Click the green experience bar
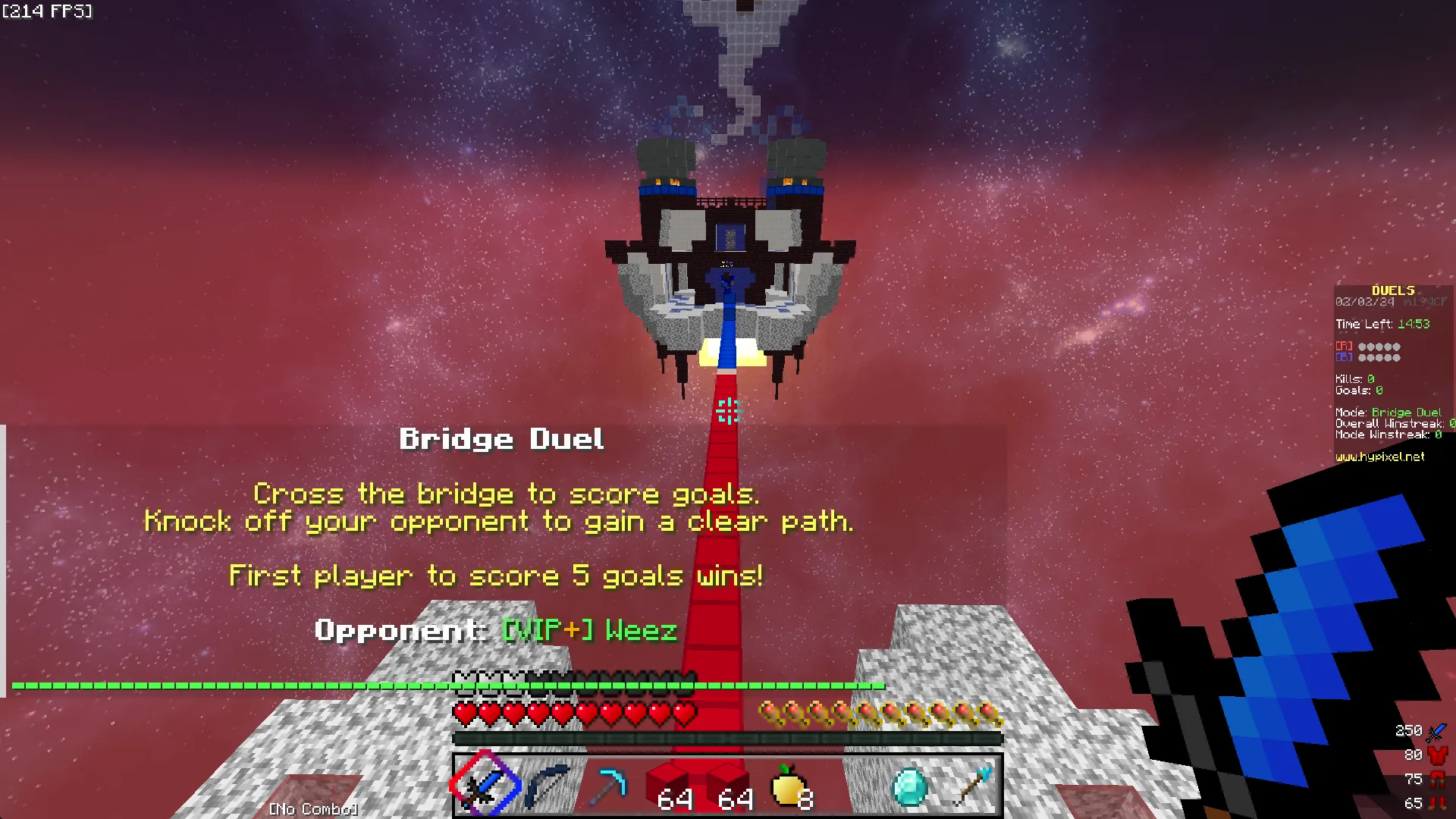 (455, 686)
